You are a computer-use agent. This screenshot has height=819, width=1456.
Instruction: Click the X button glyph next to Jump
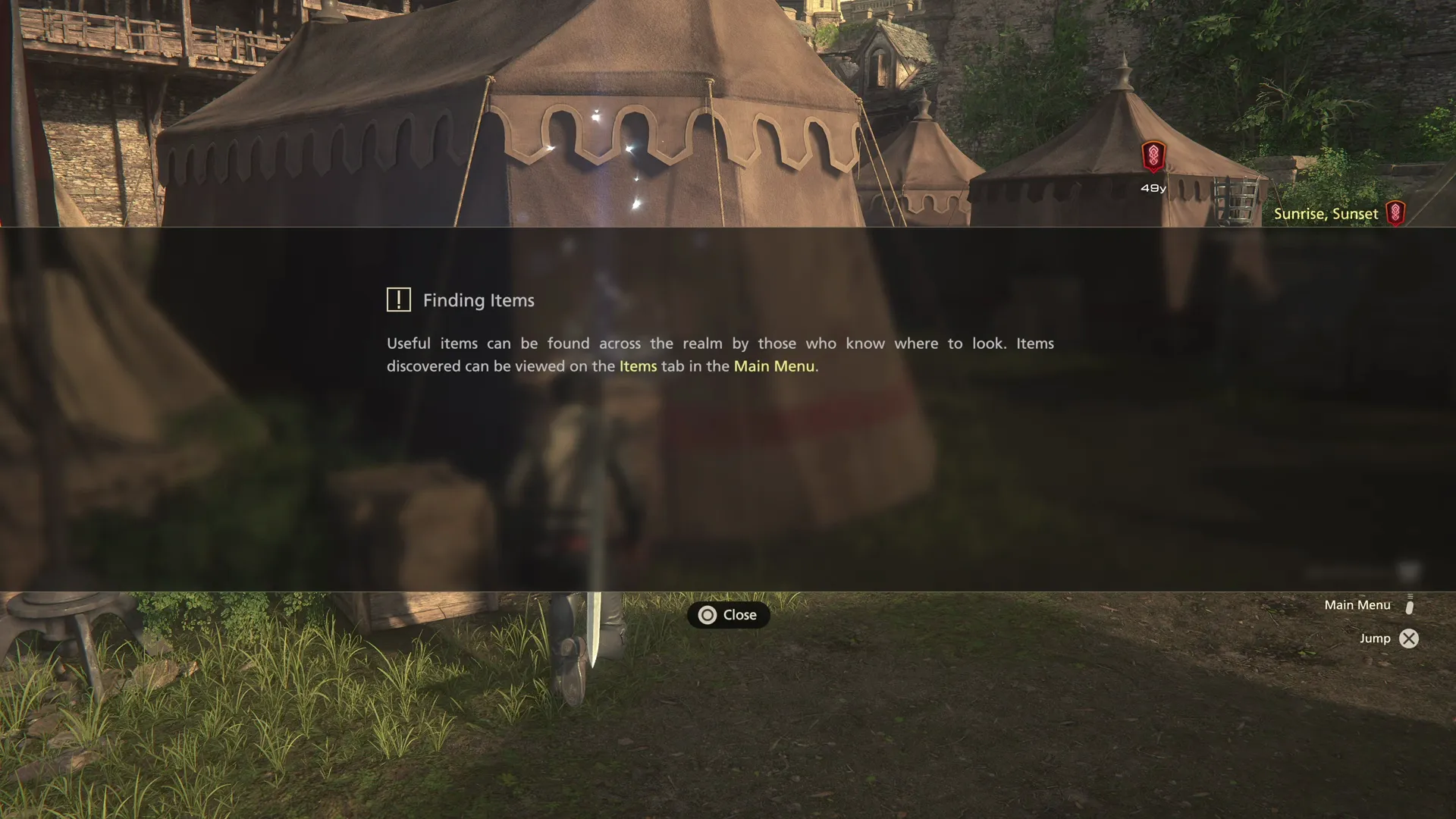pos(1409,639)
